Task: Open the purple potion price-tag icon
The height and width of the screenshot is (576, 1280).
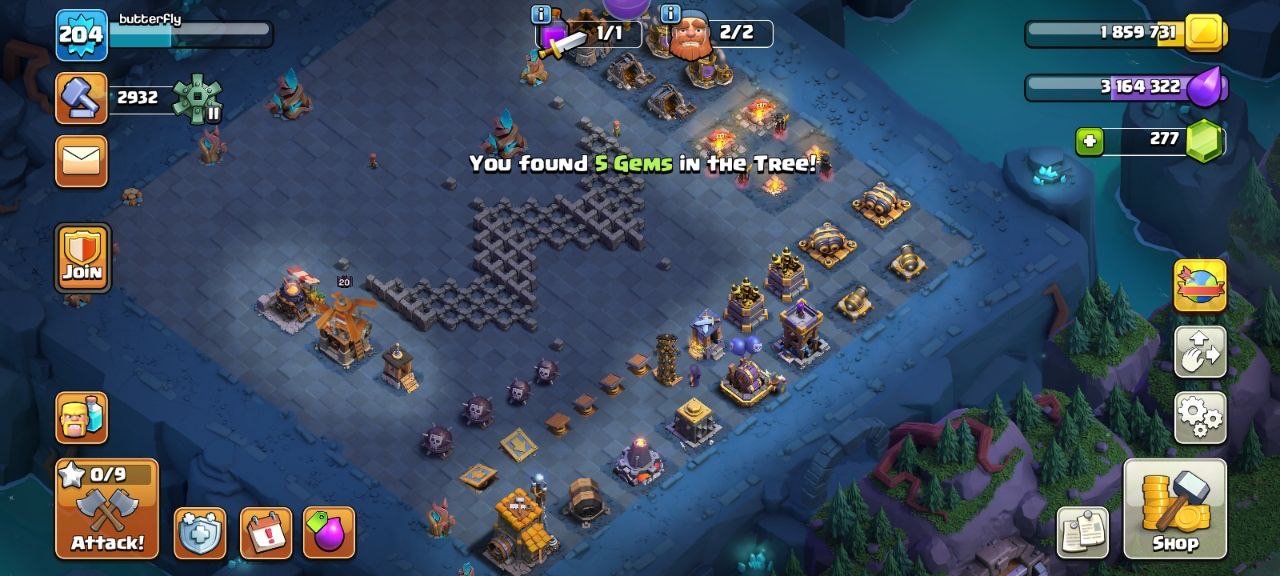Action: pos(329,532)
